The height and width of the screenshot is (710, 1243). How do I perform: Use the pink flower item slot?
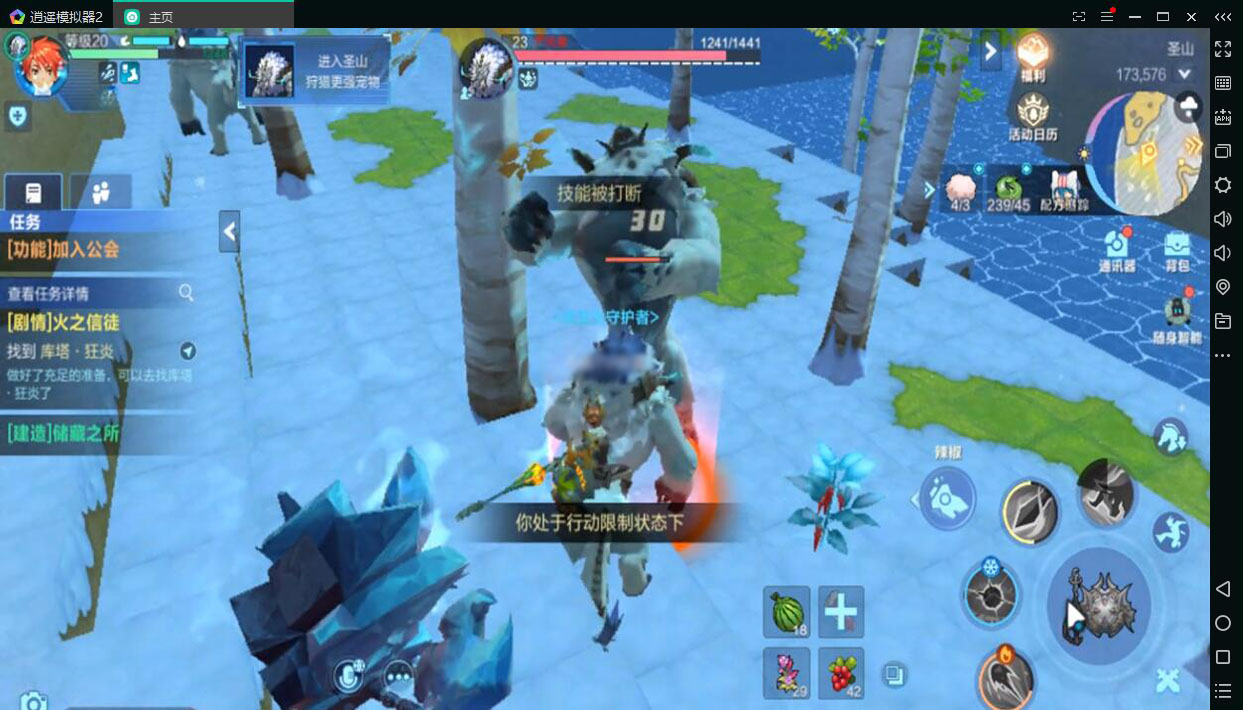[787, 672]
